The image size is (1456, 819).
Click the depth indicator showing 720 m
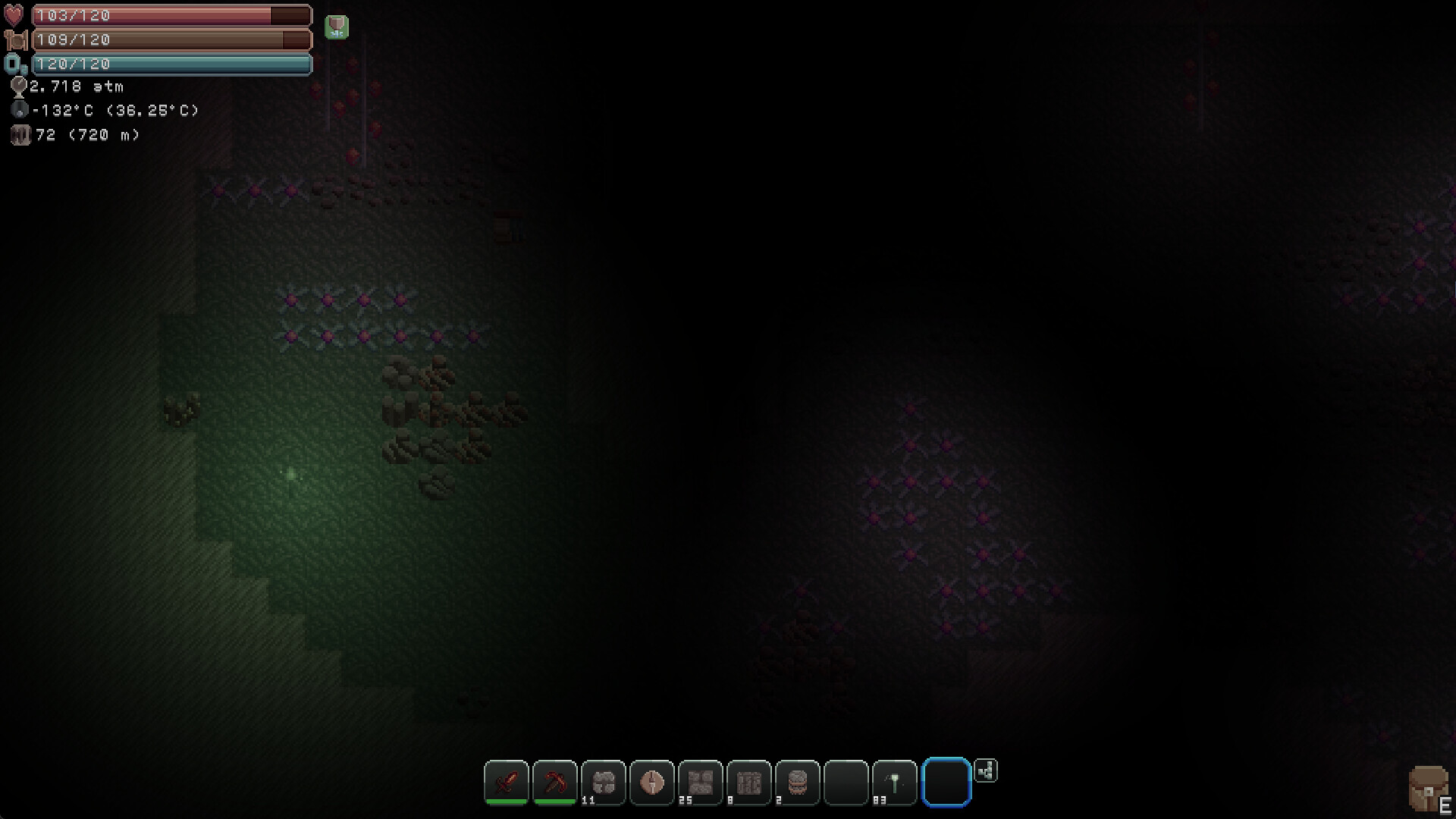point(20,135)
